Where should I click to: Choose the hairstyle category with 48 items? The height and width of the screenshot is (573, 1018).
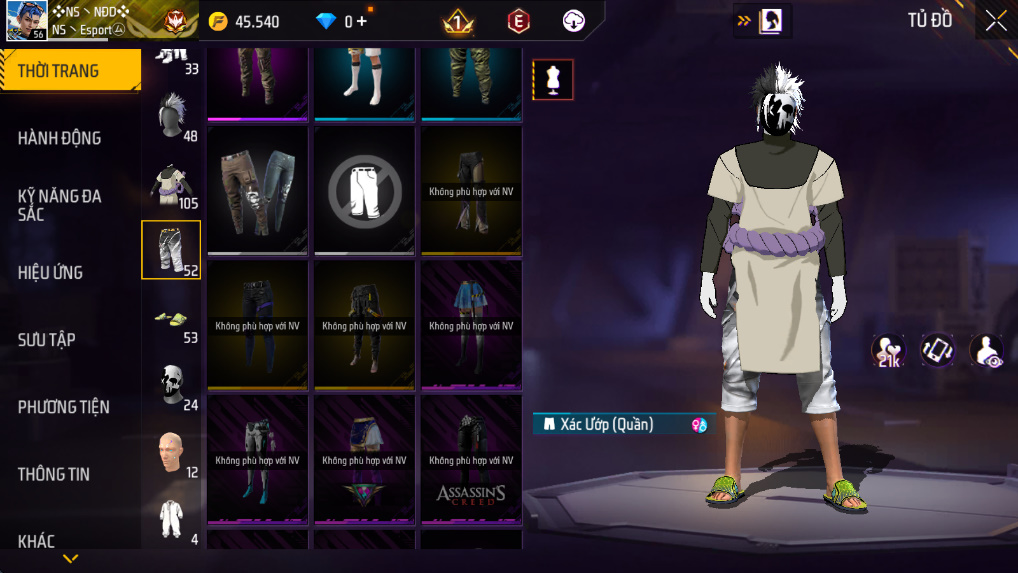pos(172,118)
